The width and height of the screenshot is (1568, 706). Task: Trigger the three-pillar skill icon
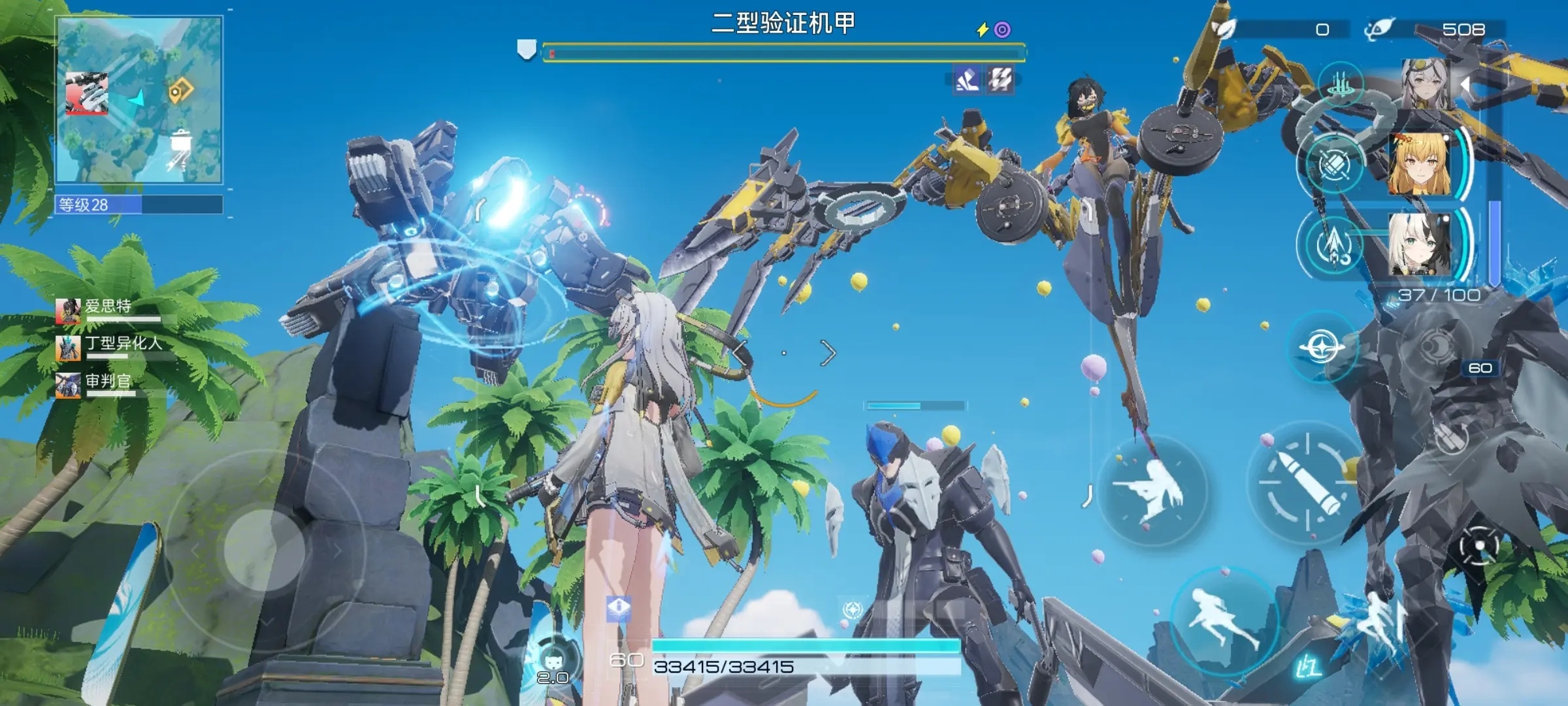[1341, 85]
